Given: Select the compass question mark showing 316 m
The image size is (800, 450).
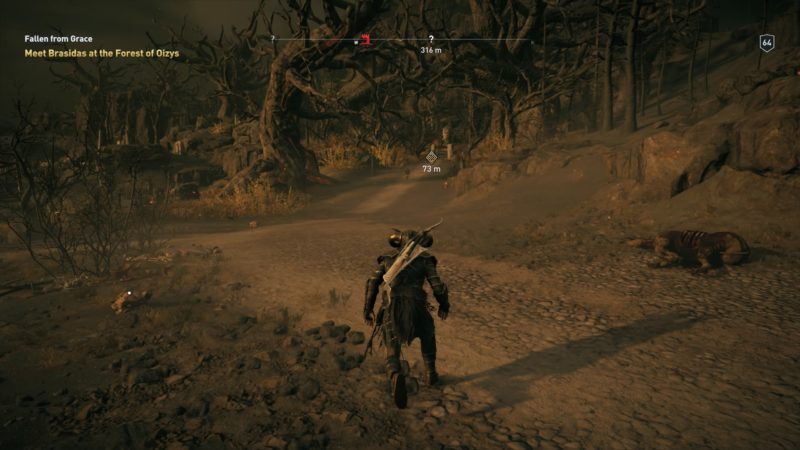Looking at the screenshot, I should [431, 38].
